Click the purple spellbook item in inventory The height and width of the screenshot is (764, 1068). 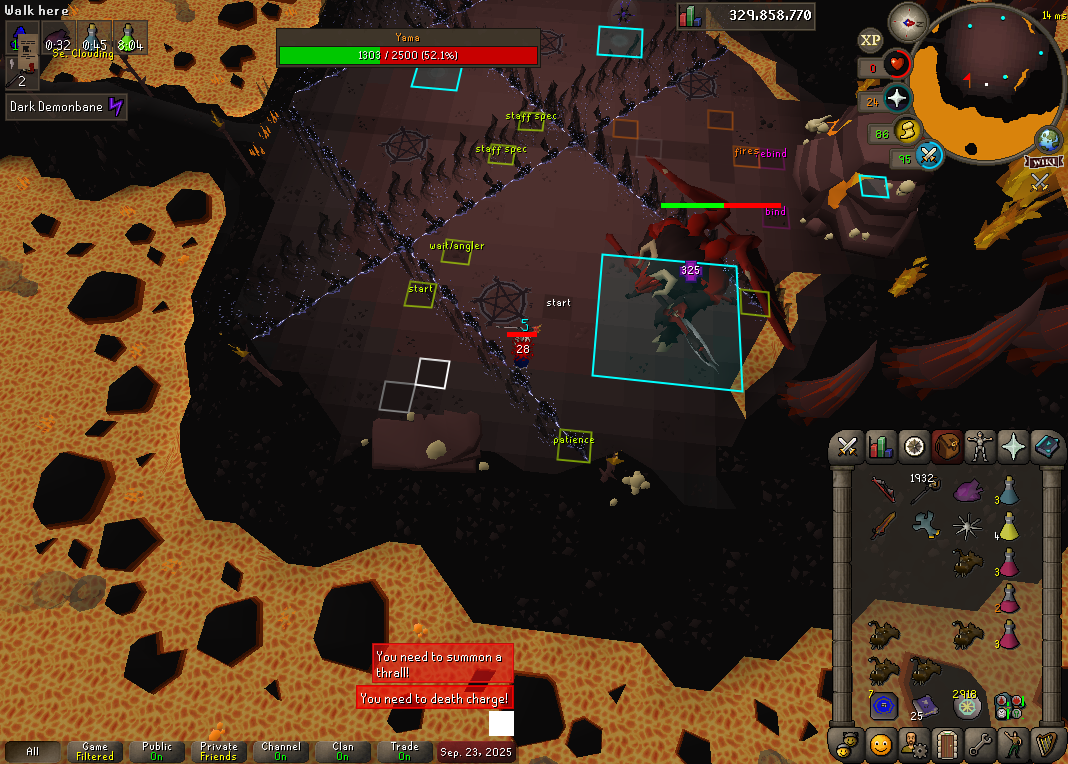(x=923, y=705)
